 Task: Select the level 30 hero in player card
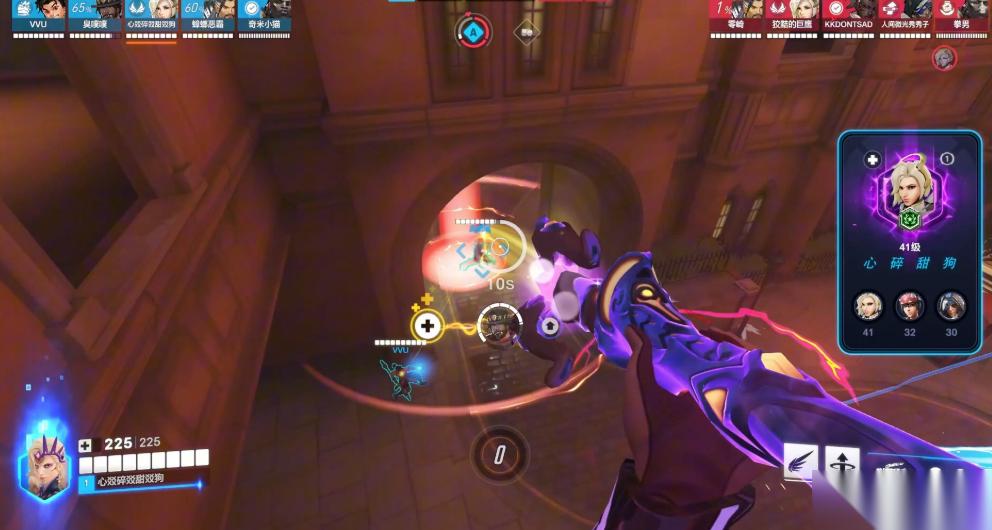(951, 305)
